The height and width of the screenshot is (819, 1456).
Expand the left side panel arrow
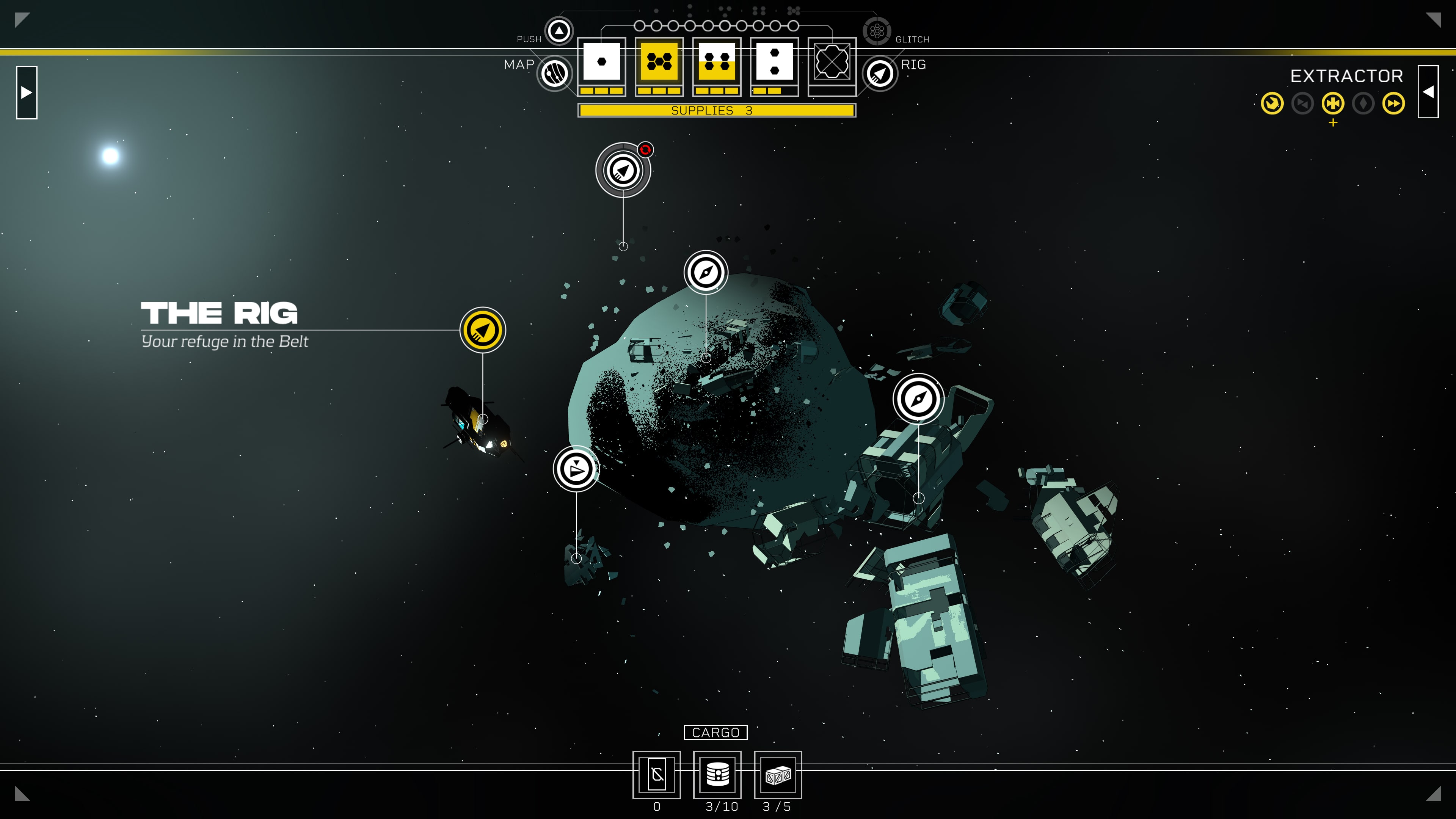pyautogui.click(x=27, y=92)
